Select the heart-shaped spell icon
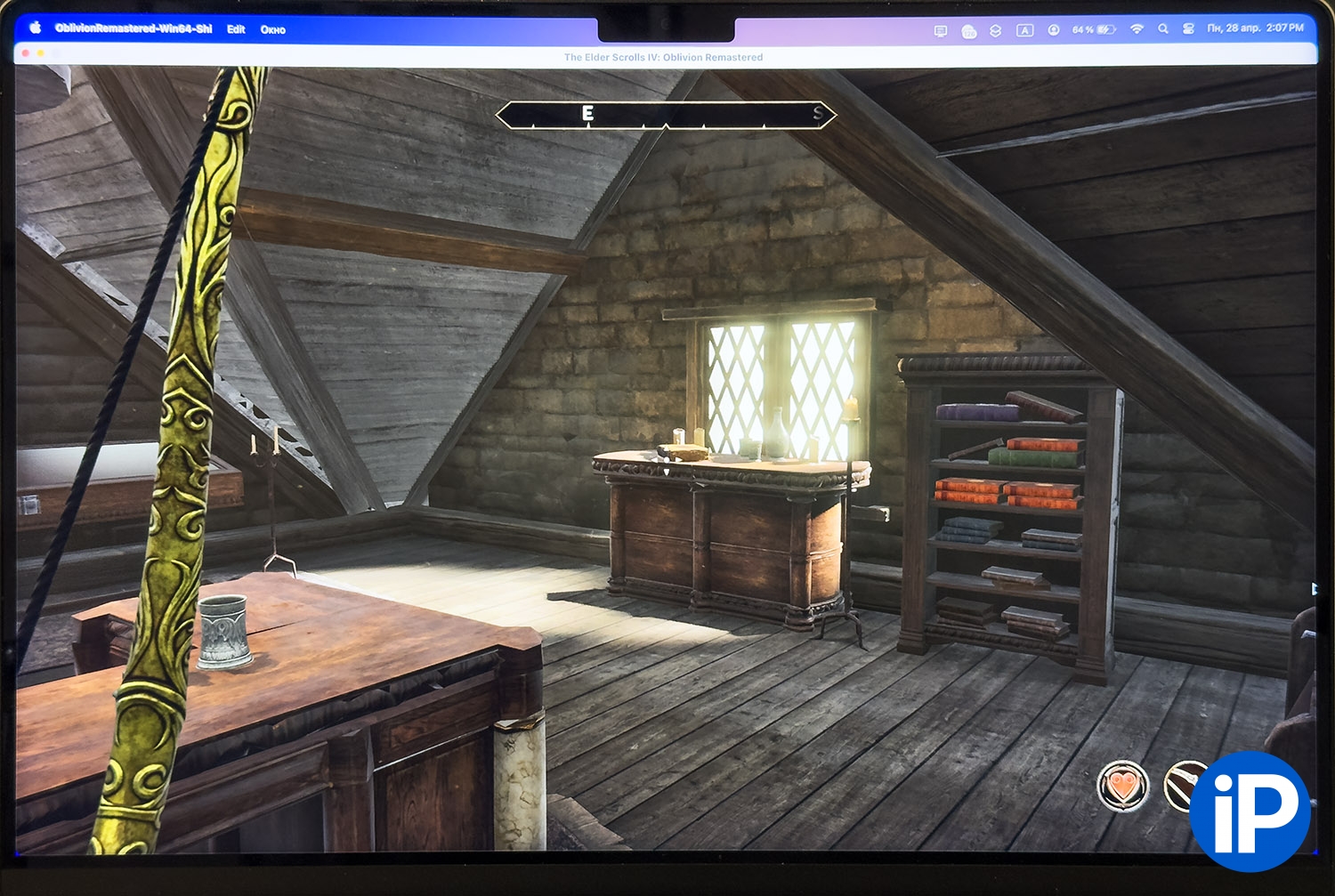This screenshot has width=1335, height=896. coord(1122,787)
